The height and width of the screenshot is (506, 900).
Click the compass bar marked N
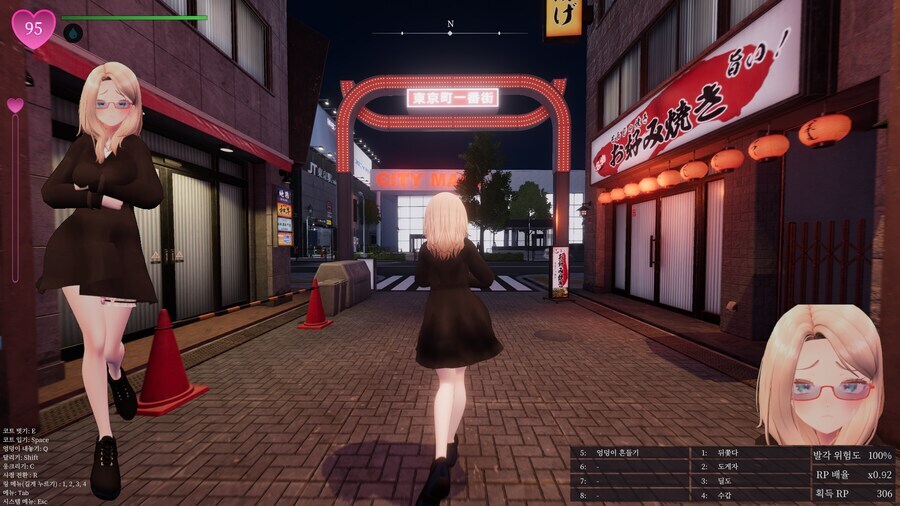pyautogui.click(x=450, y=31)
